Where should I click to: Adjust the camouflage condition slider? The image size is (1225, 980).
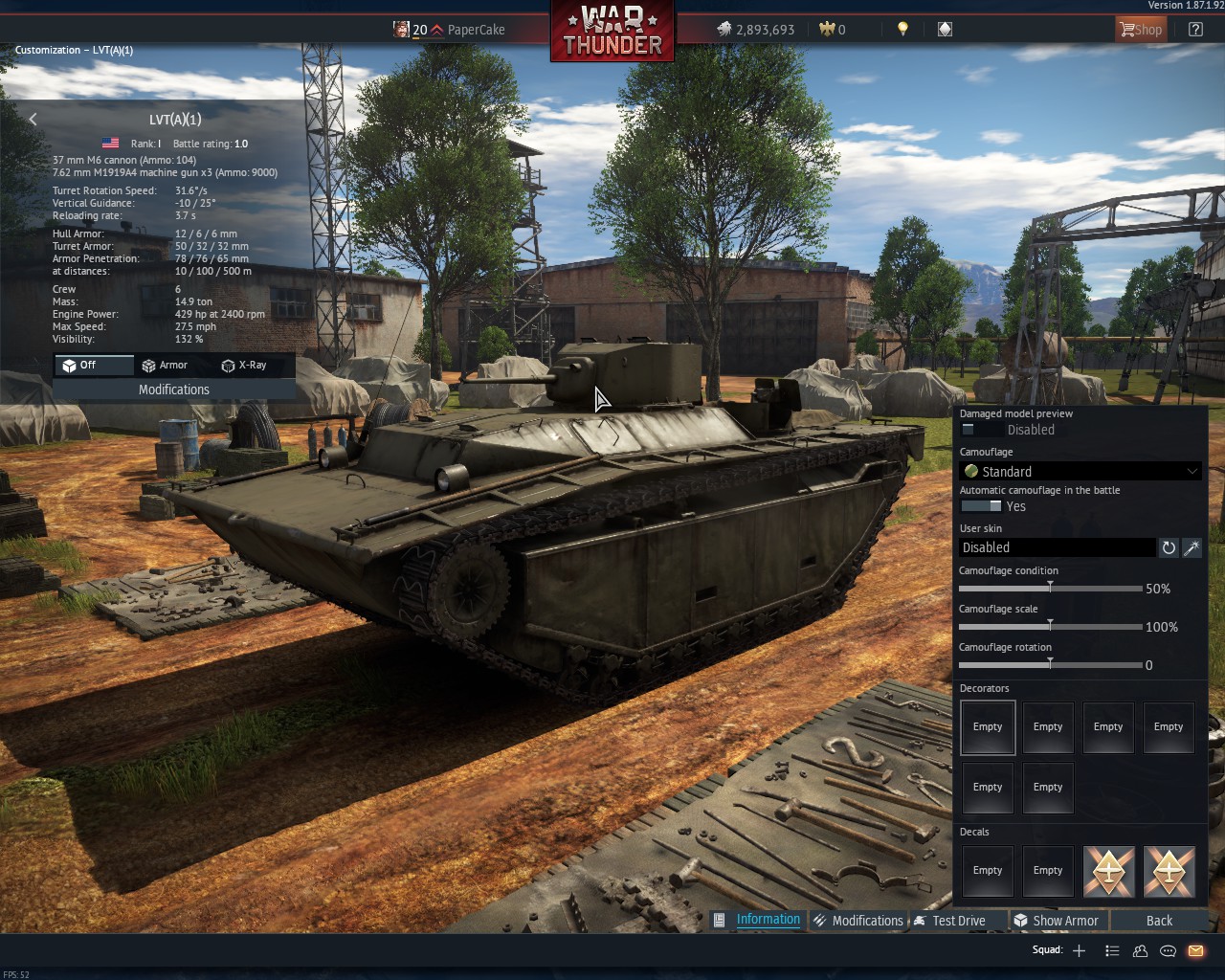point(1050,588)
